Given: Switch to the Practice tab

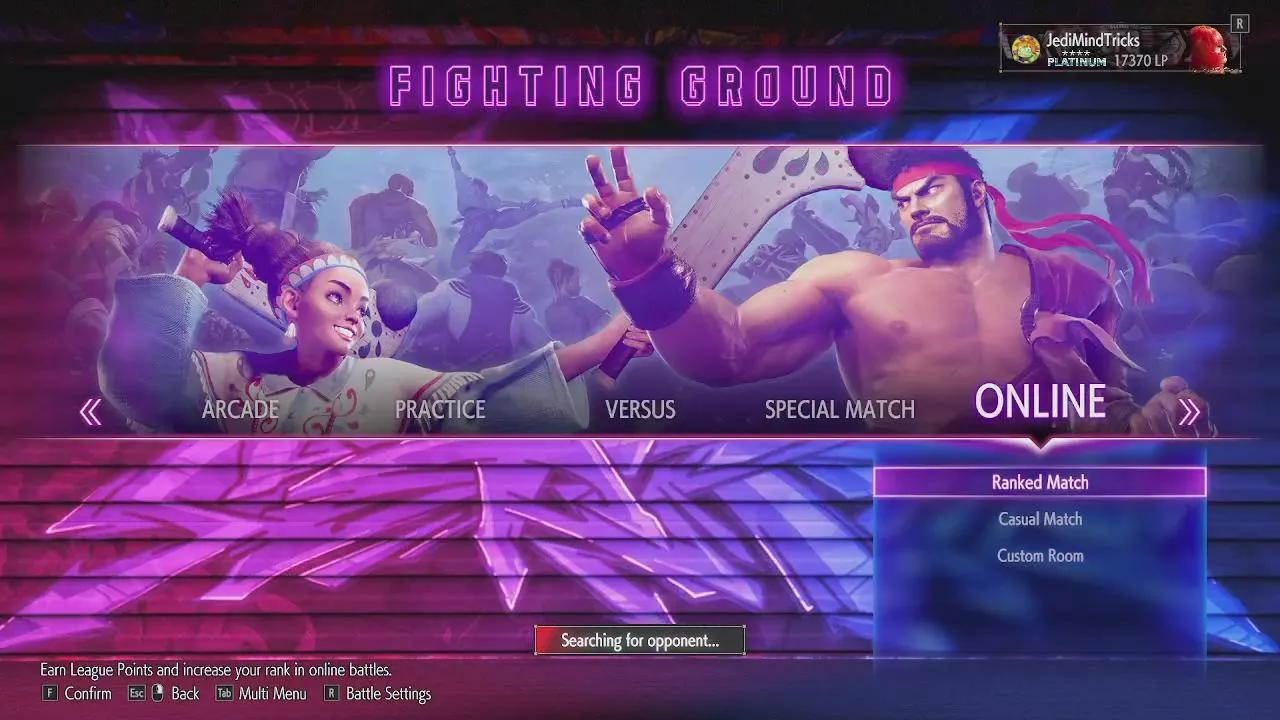Looking at the screenshot, I should coord(439,409).
